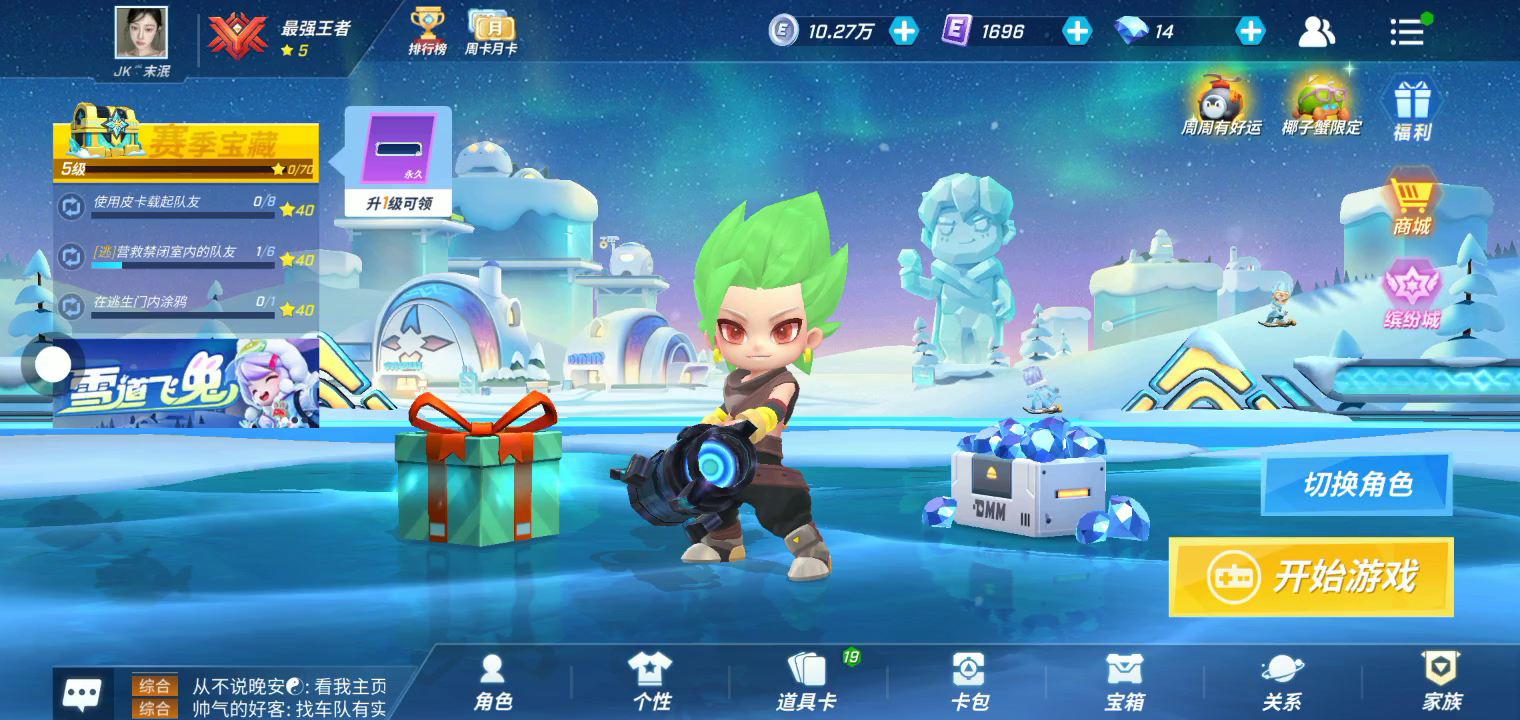Viewport: 1520px width, 720px height.
Task: Click 切换角色 to switch character
Action: pyautogui.click(x=1356, y=485)
